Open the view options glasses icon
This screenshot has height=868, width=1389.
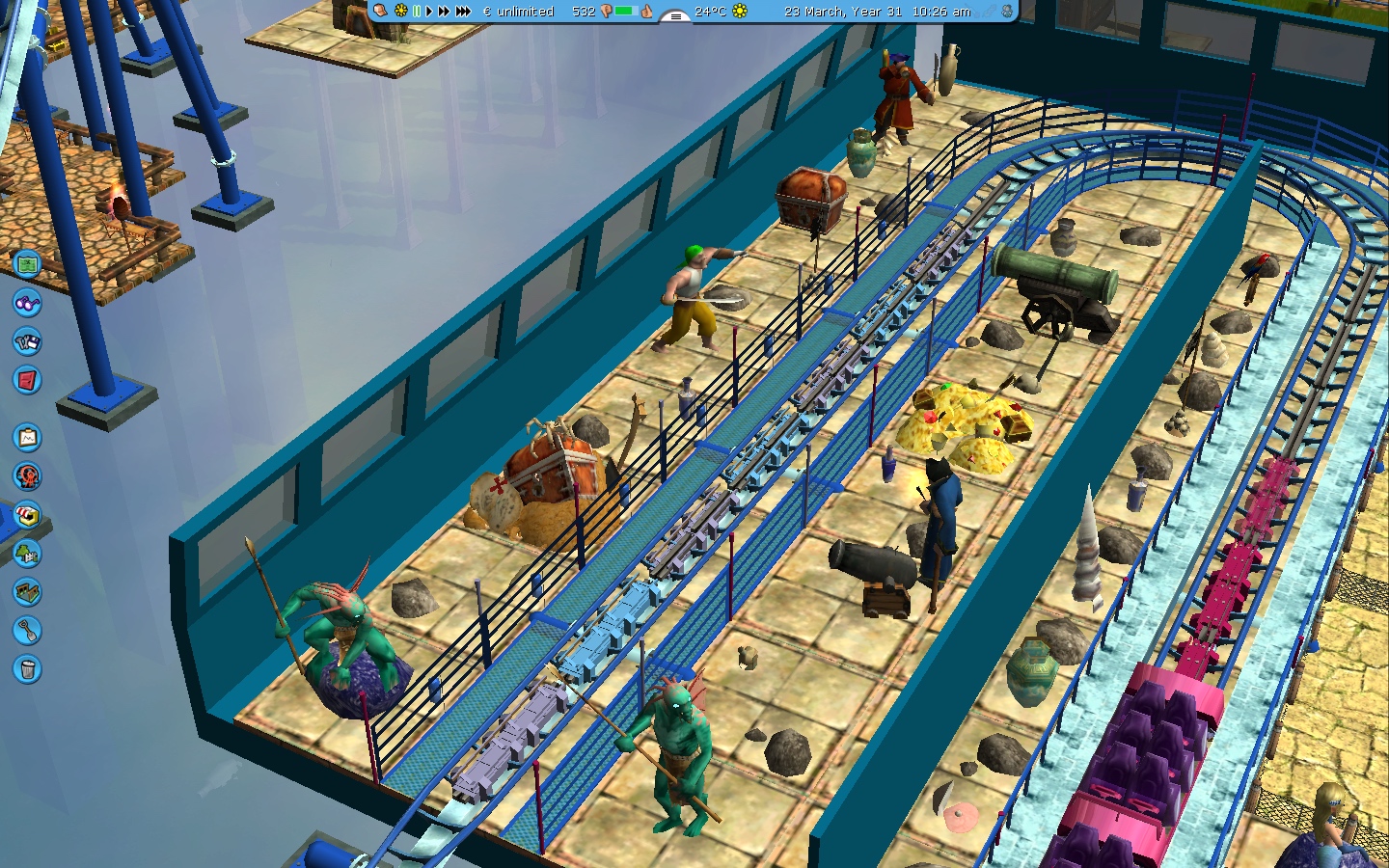tap(27, 303)
